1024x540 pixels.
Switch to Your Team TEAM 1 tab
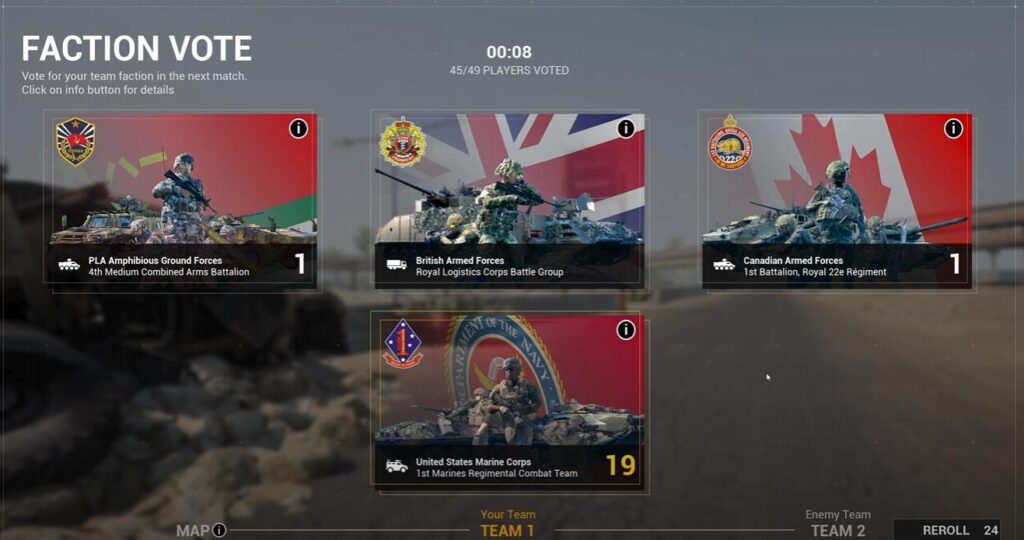pyautogui.click(x=508, y=525)
